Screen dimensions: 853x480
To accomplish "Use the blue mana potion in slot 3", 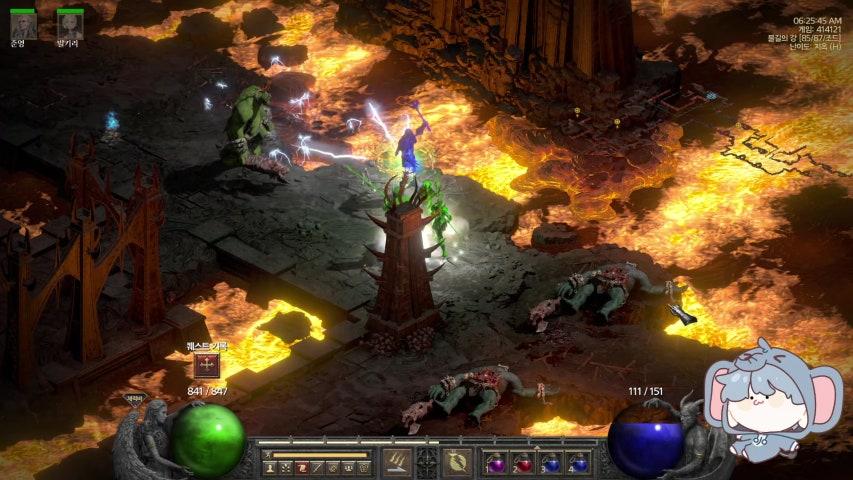I will click(x=550, y=463).
